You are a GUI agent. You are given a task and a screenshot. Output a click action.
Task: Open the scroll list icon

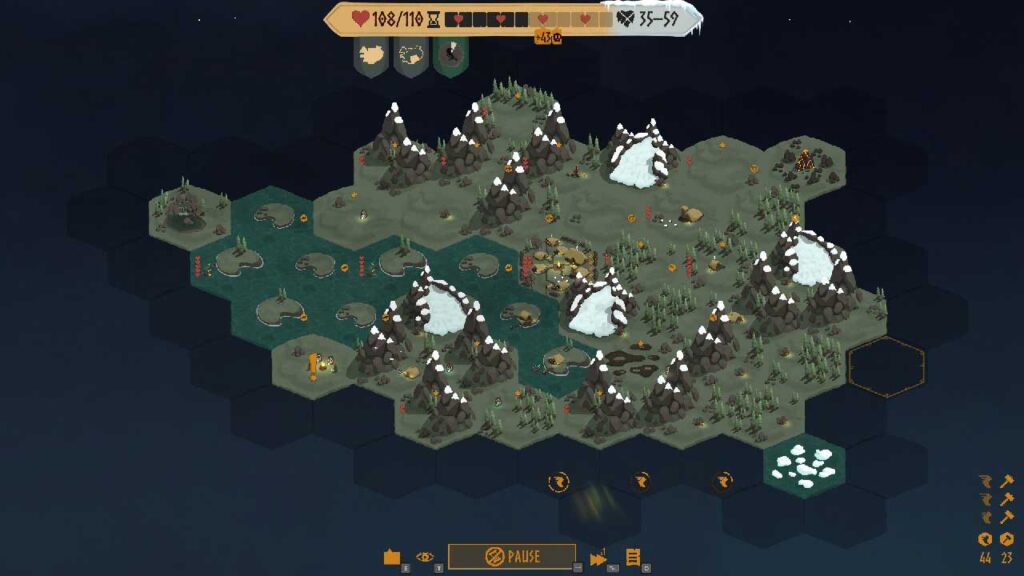click(633, 557)
